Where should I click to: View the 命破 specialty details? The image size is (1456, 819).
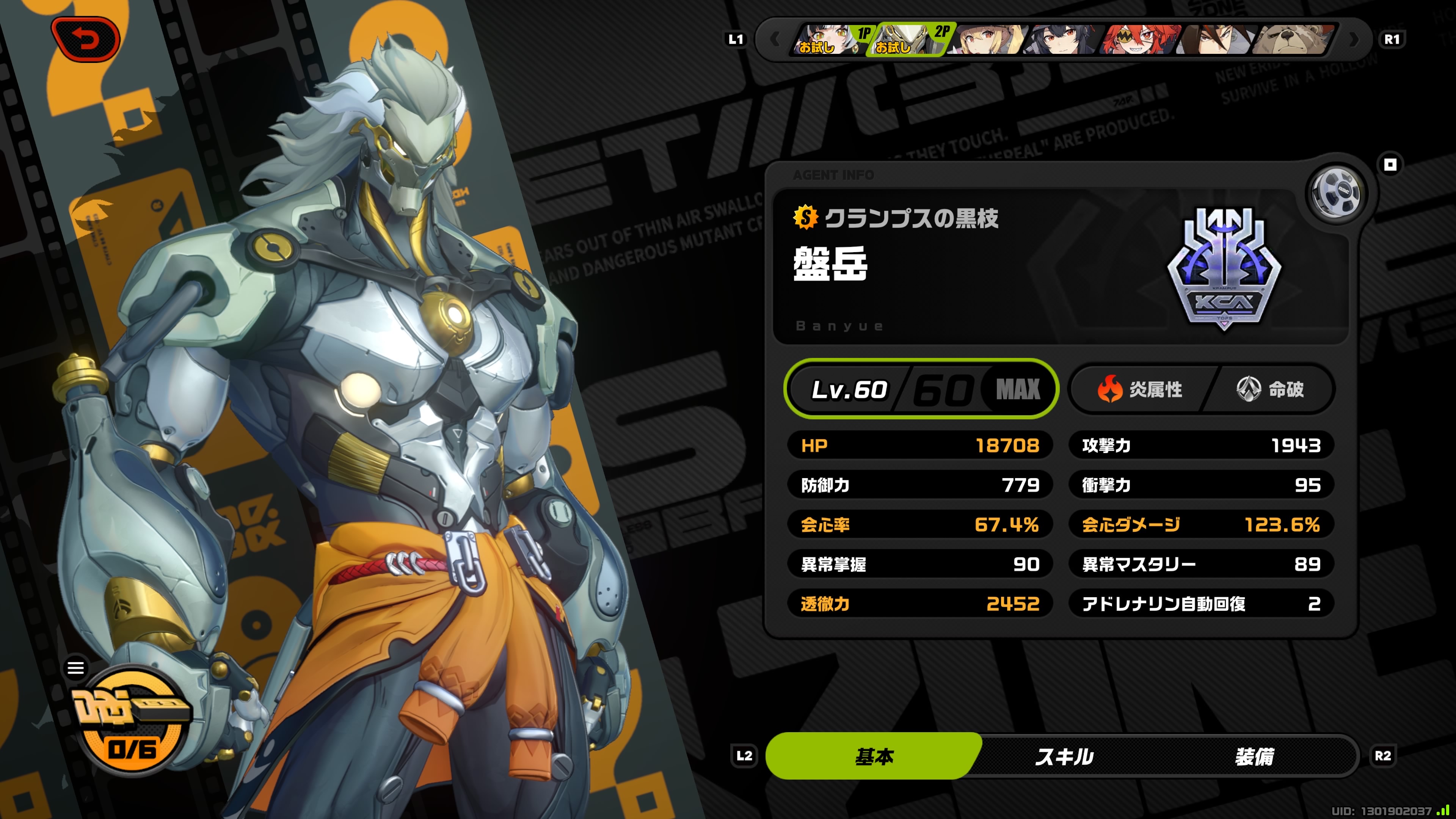[1270, 389]
